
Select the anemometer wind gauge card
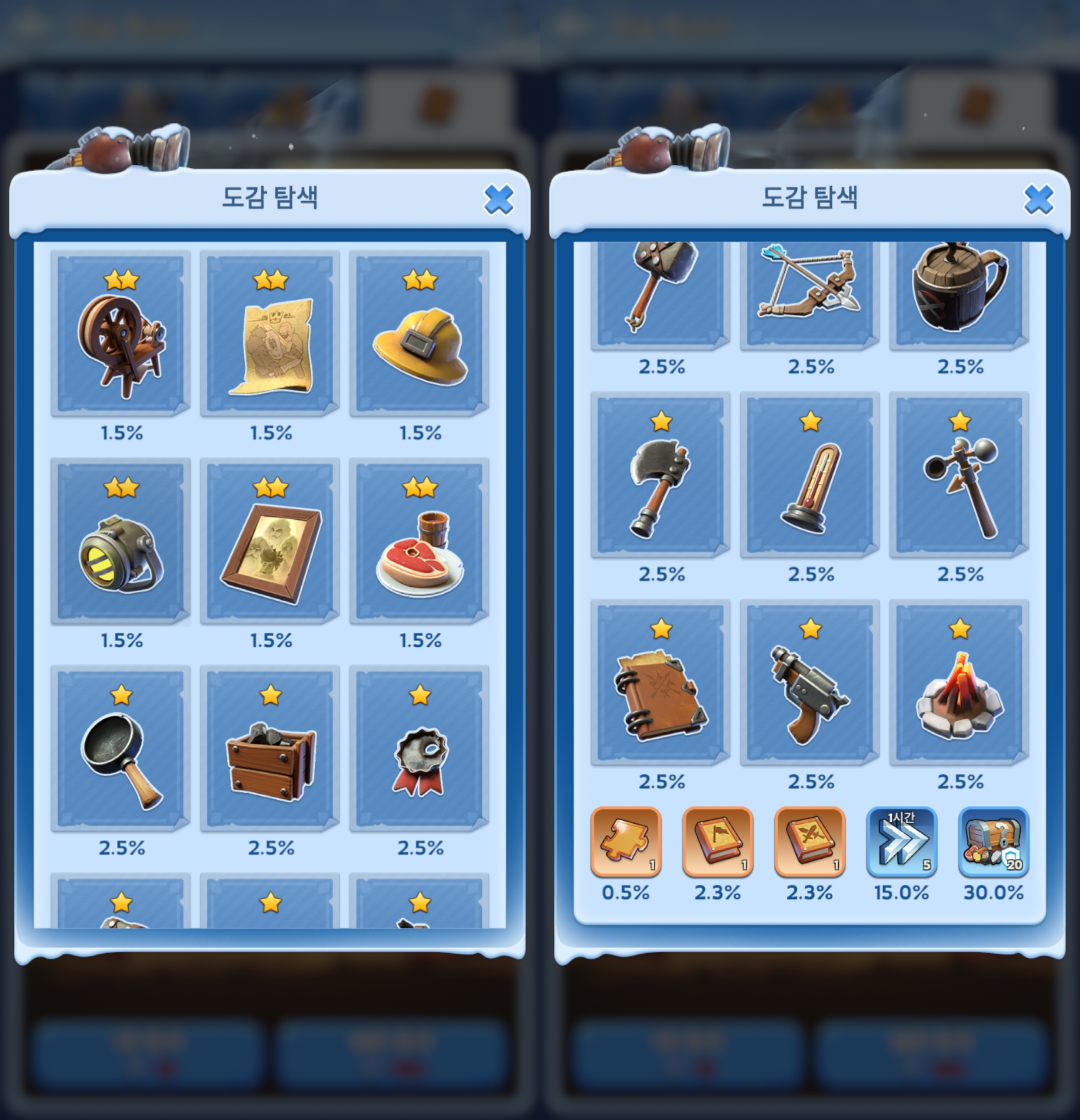click(x=960, y=475)
